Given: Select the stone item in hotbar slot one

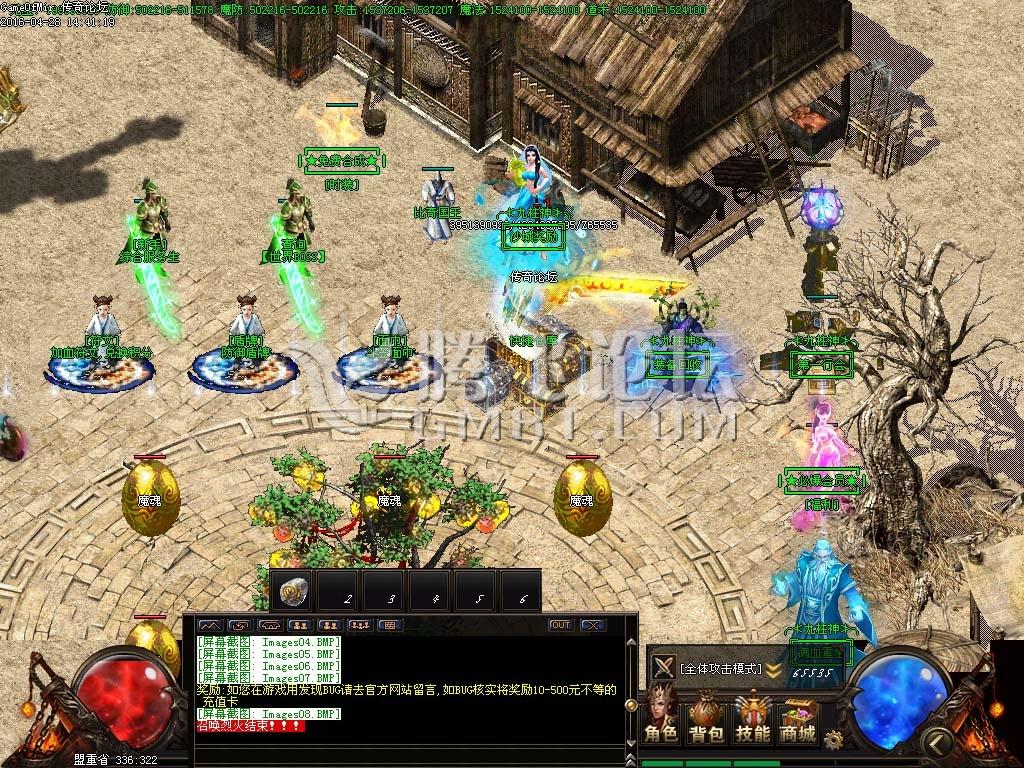Looking at the screenshot, I should click(x=292, y=591).
